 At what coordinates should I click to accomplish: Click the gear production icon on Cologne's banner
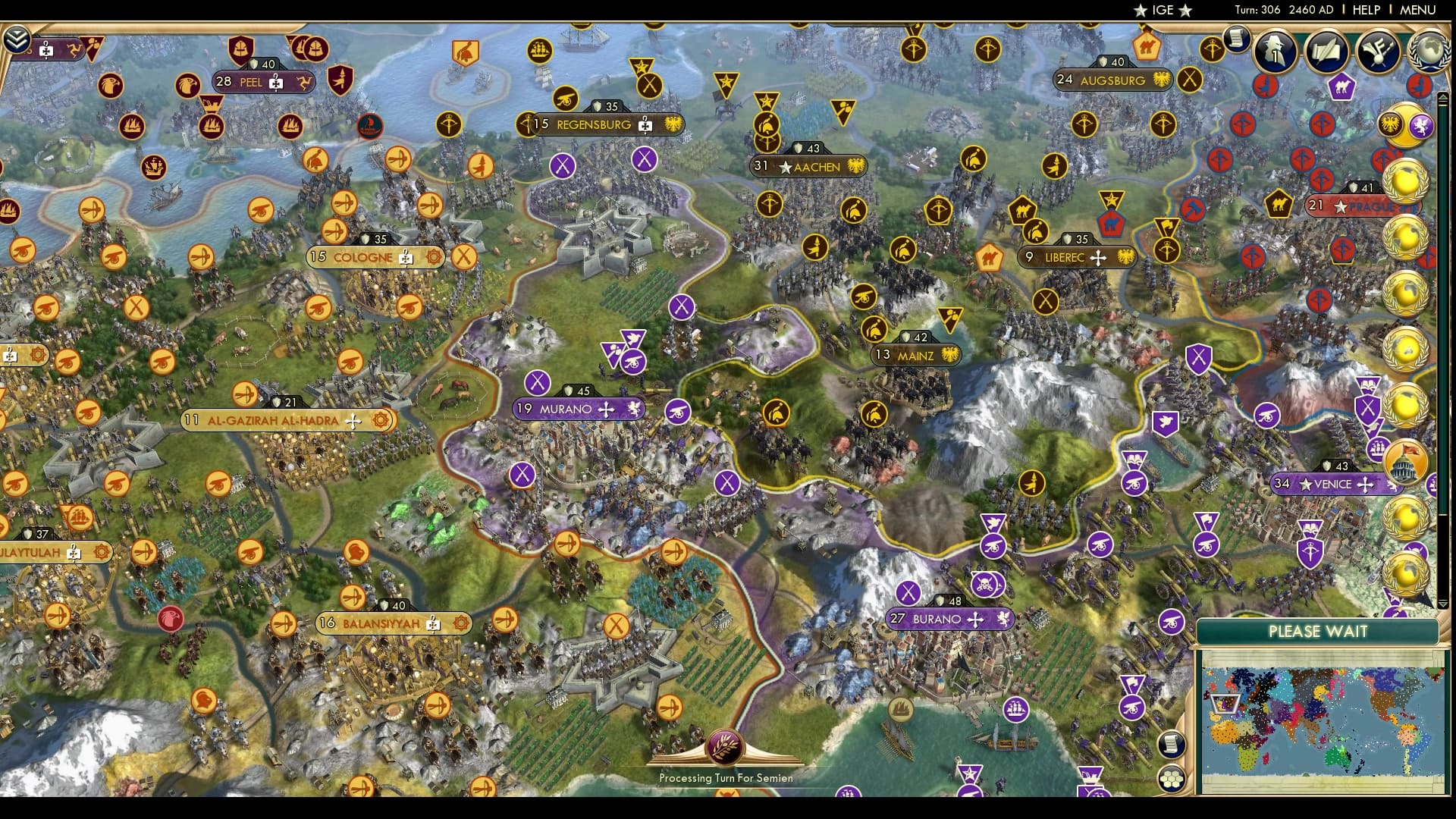pyautogui.click(x=431, y=258)
